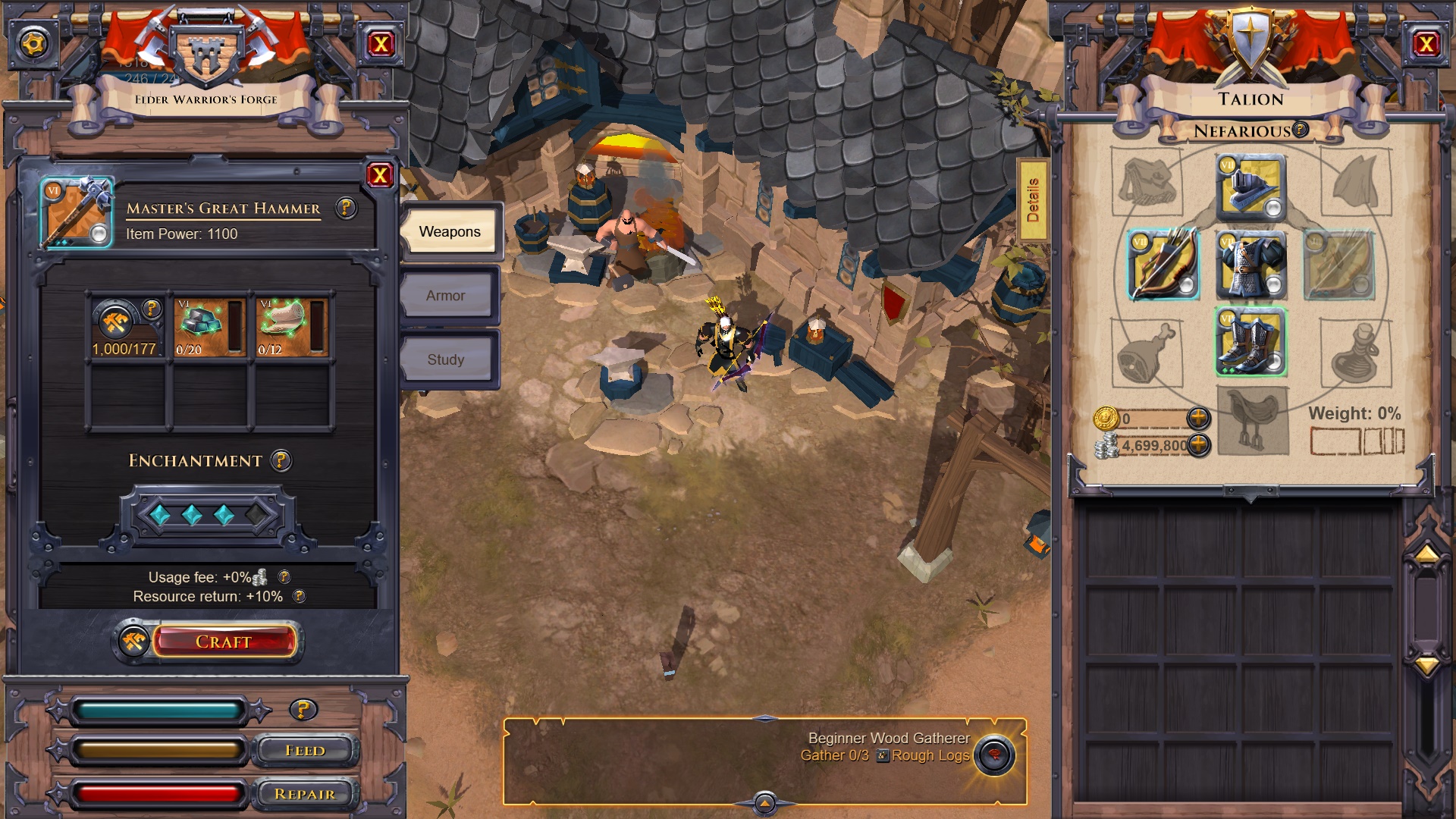Add gold with the plus button
Screen dimensions: 1456x819
[1198, 418]
